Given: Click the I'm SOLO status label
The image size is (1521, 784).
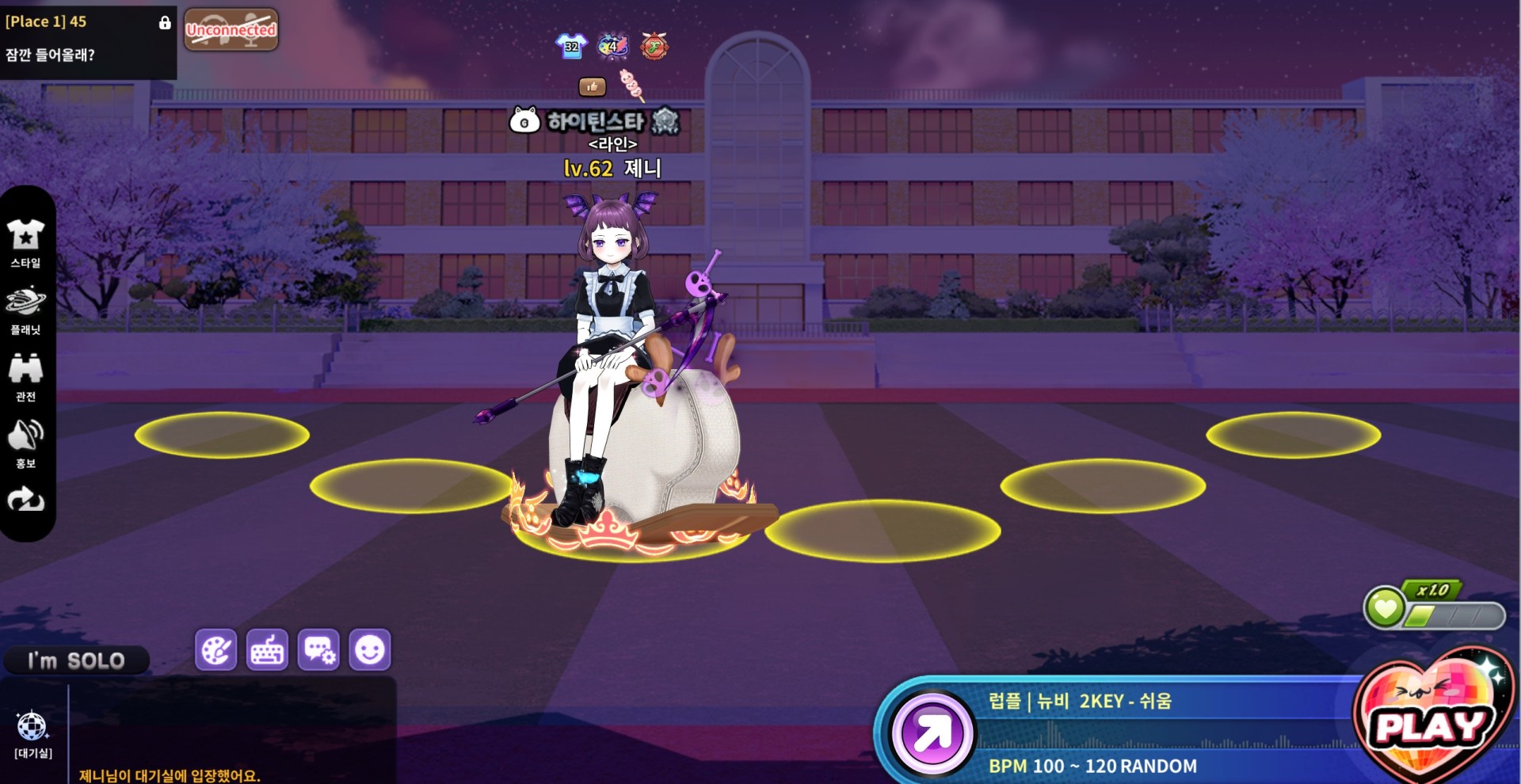Looking at the screenshot, I should (76, 660).
